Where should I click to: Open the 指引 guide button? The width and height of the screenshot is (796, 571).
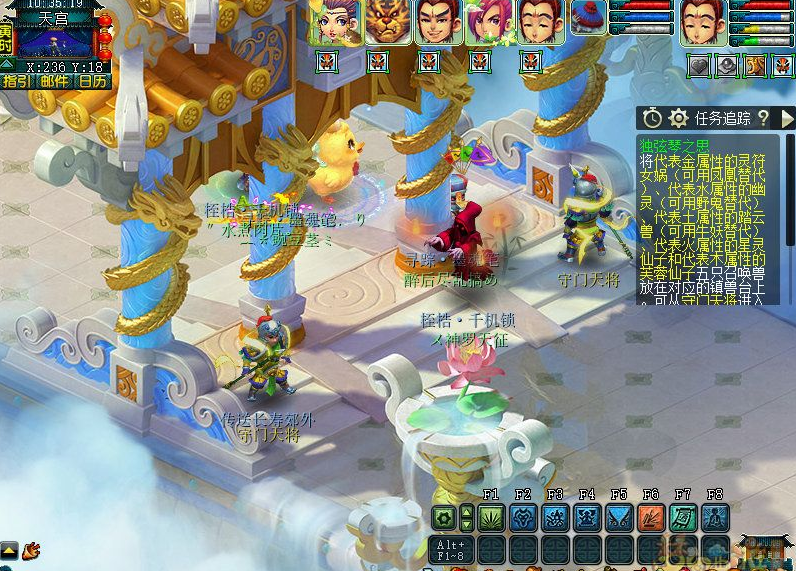[x=17, y=81]
